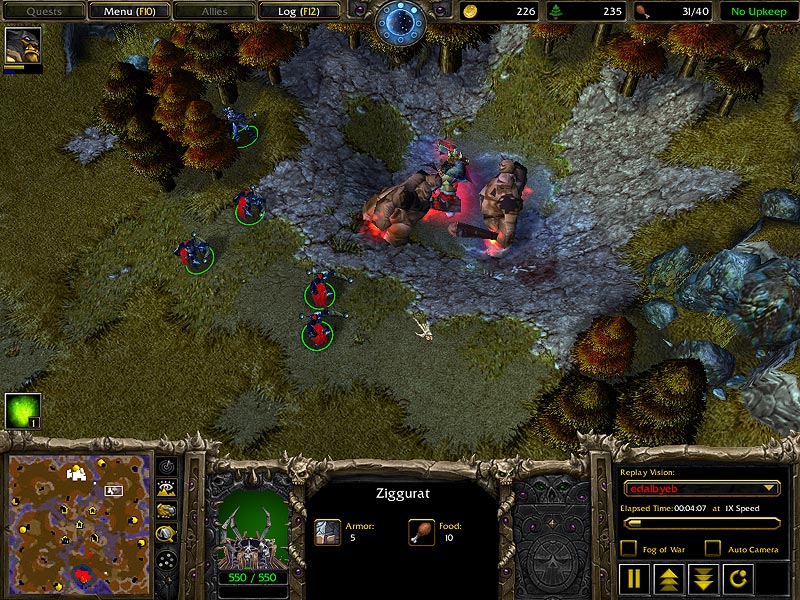Click the day-night clock indicator
Screen dimensions: 800x600
(x=400, y=20)
